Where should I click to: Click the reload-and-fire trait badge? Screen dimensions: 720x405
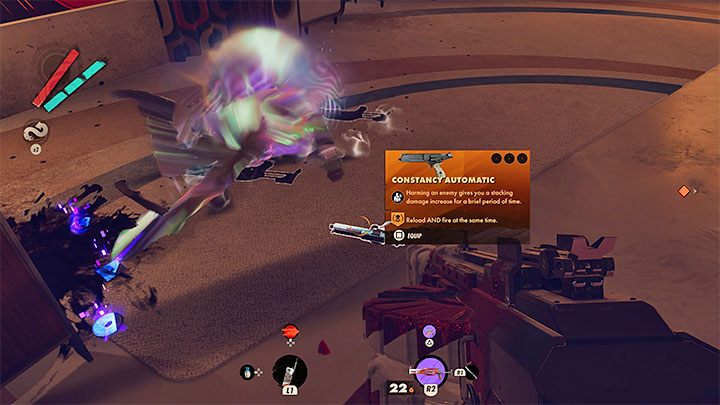[x=397, y=218]
